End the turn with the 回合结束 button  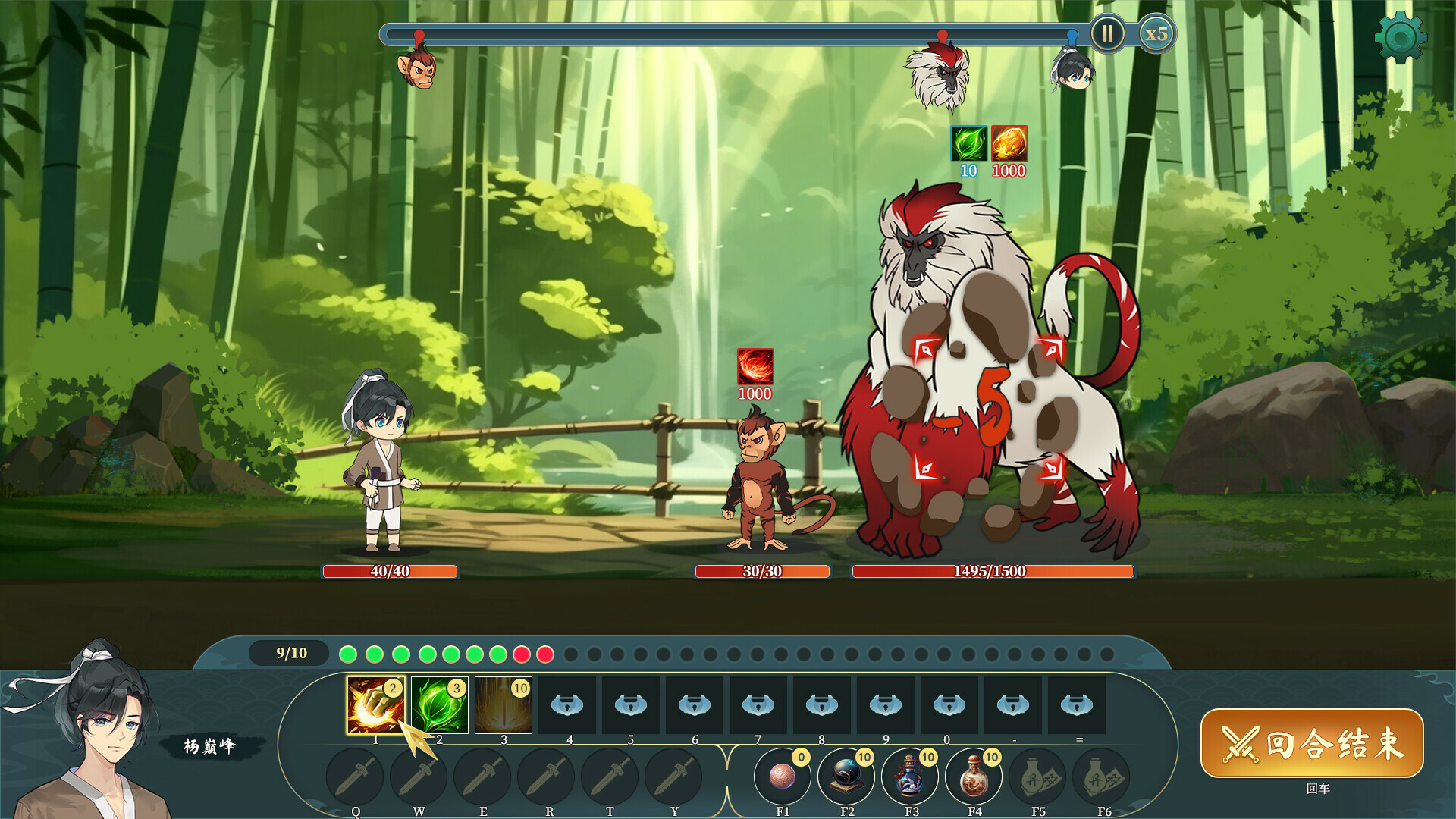1312,743
